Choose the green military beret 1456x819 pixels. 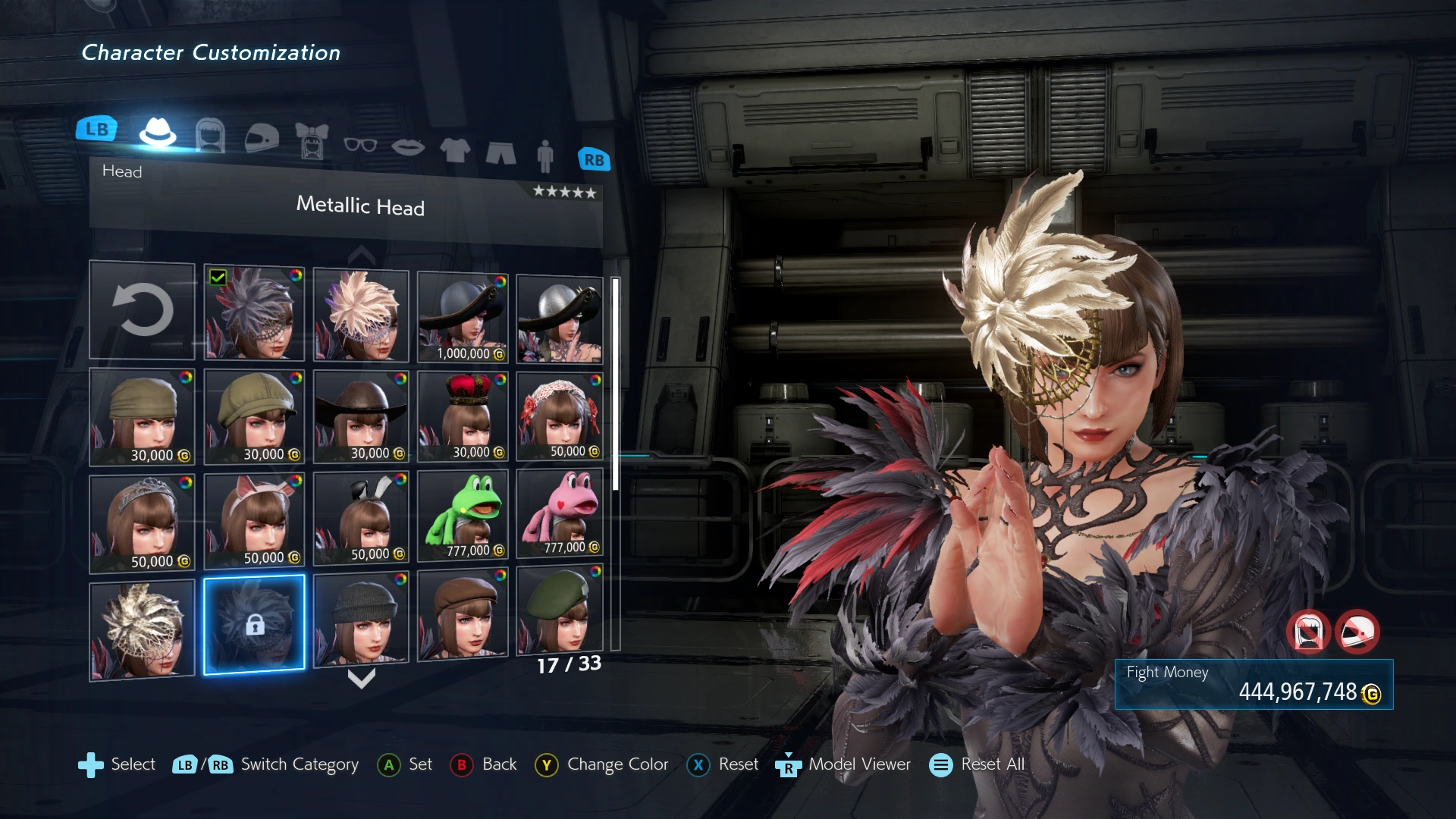pyautogui.click(x=560, y=611)
